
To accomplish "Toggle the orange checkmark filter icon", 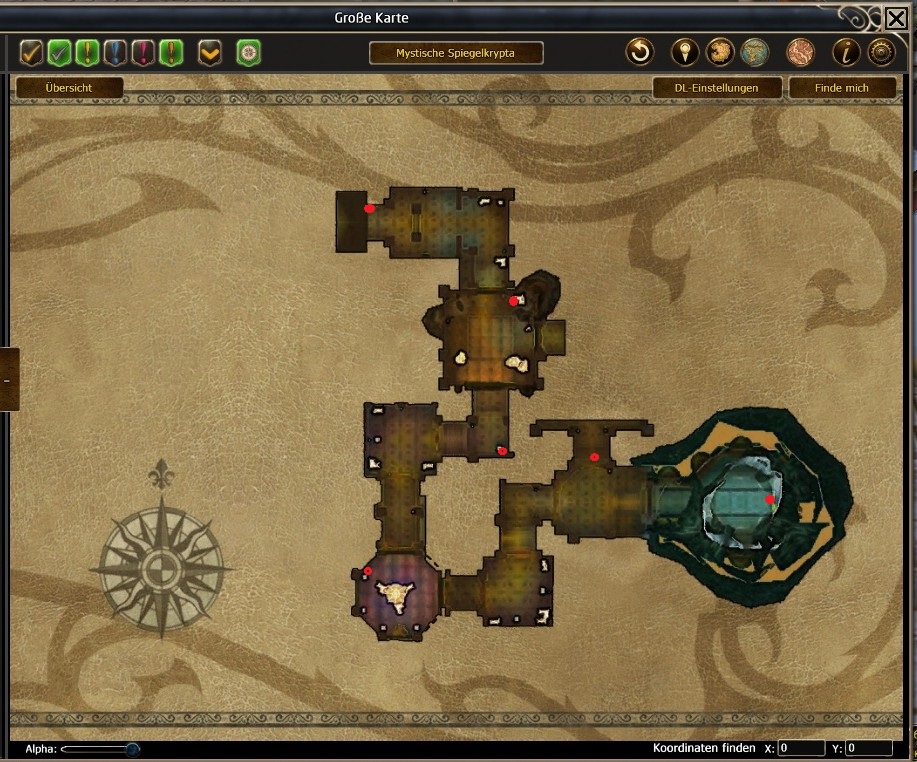I will [32, 52].
